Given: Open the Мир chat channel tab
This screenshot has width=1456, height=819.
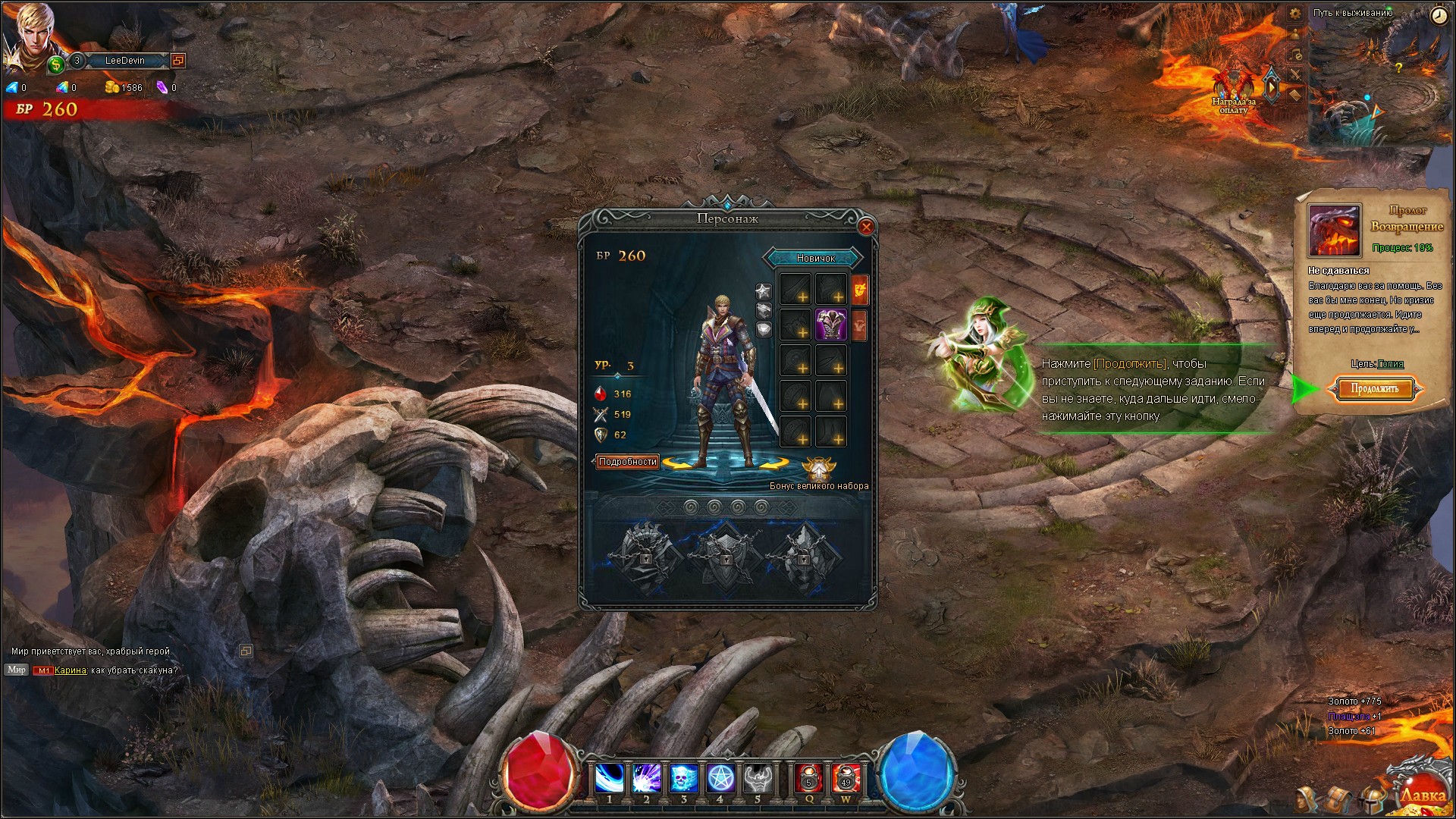Looking at the screenshot, I should tap(16, 670).
